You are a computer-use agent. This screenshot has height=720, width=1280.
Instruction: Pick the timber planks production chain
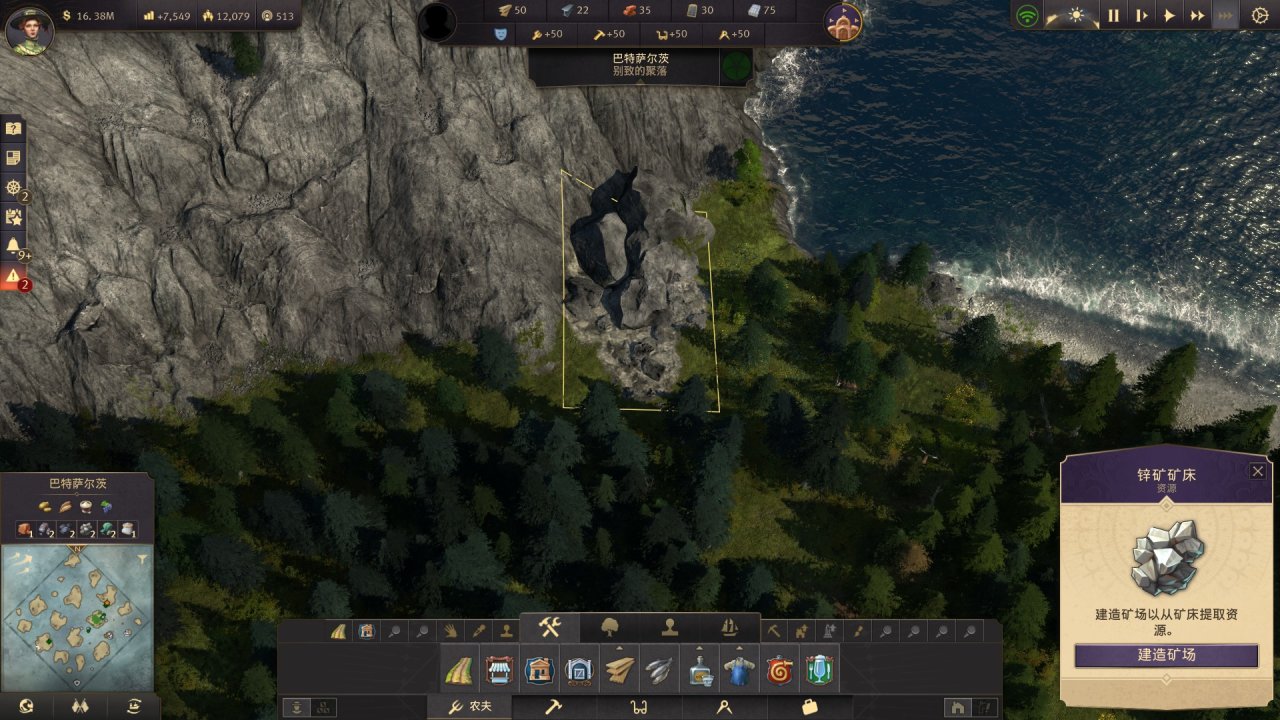pos(619,670)
